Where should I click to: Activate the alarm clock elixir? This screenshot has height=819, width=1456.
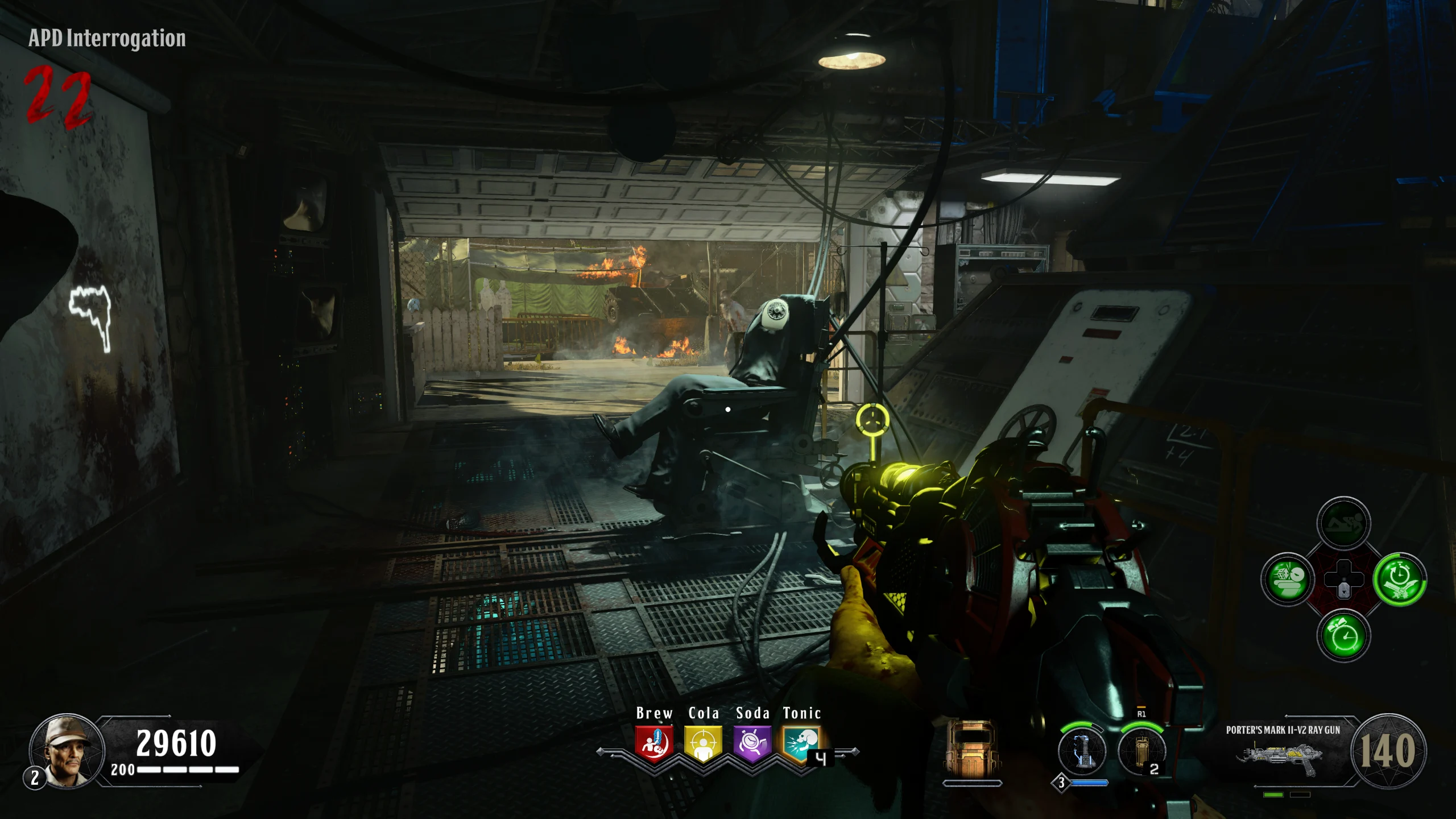pos(1343,636)
